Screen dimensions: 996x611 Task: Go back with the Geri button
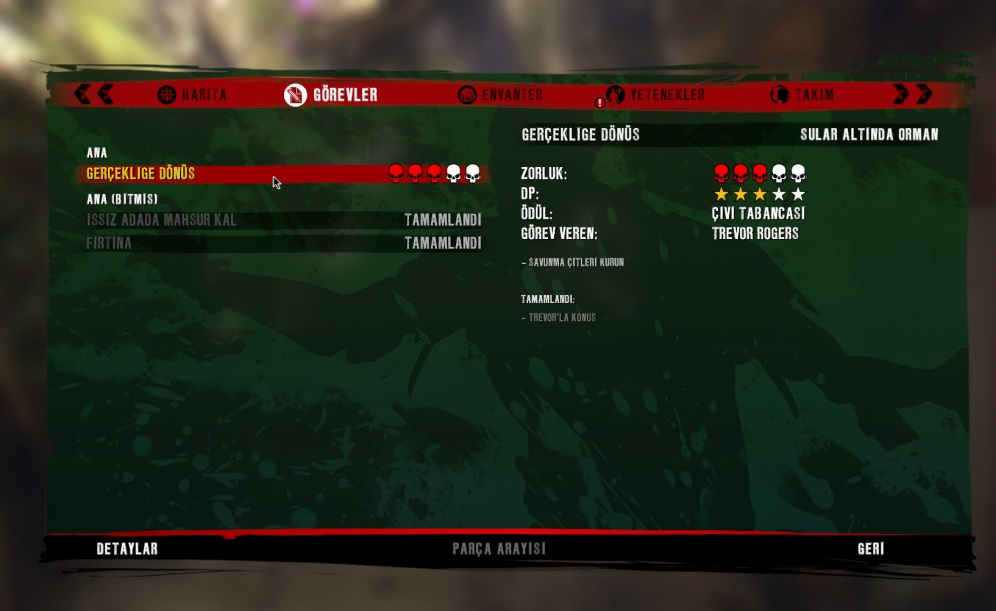pos(870,549)
